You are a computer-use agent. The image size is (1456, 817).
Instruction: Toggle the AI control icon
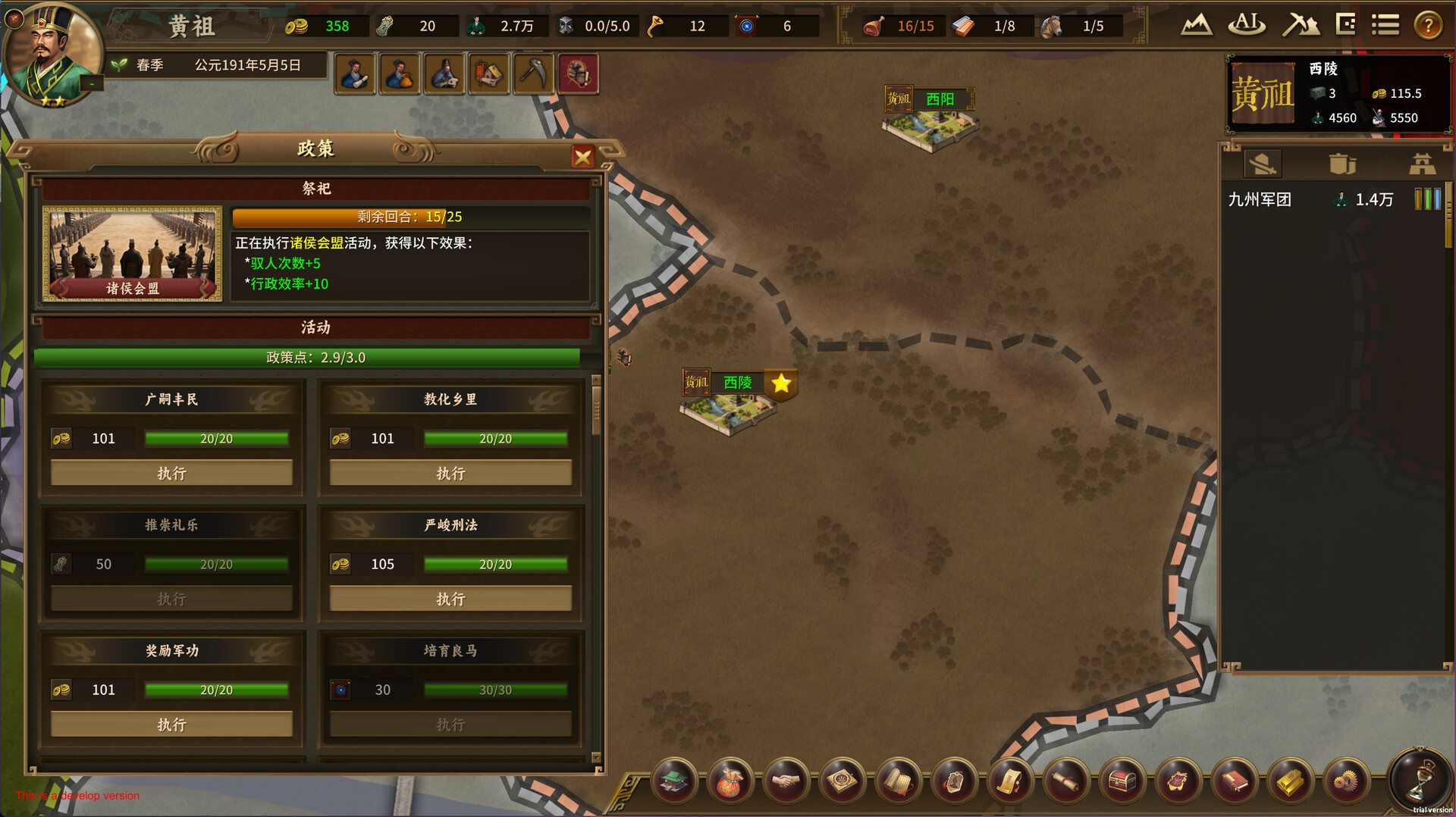(1247, 26)
